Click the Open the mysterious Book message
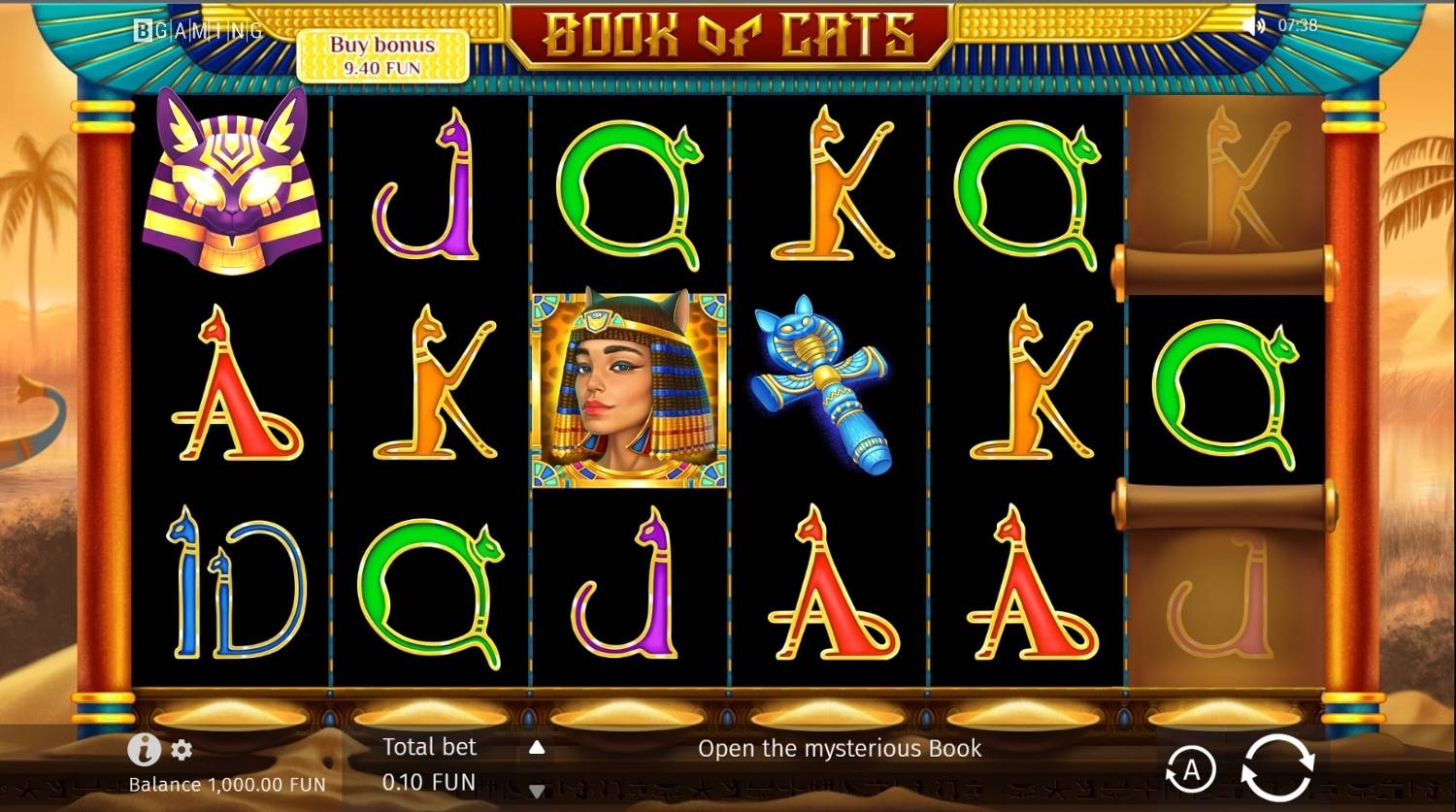 (841, 748)
